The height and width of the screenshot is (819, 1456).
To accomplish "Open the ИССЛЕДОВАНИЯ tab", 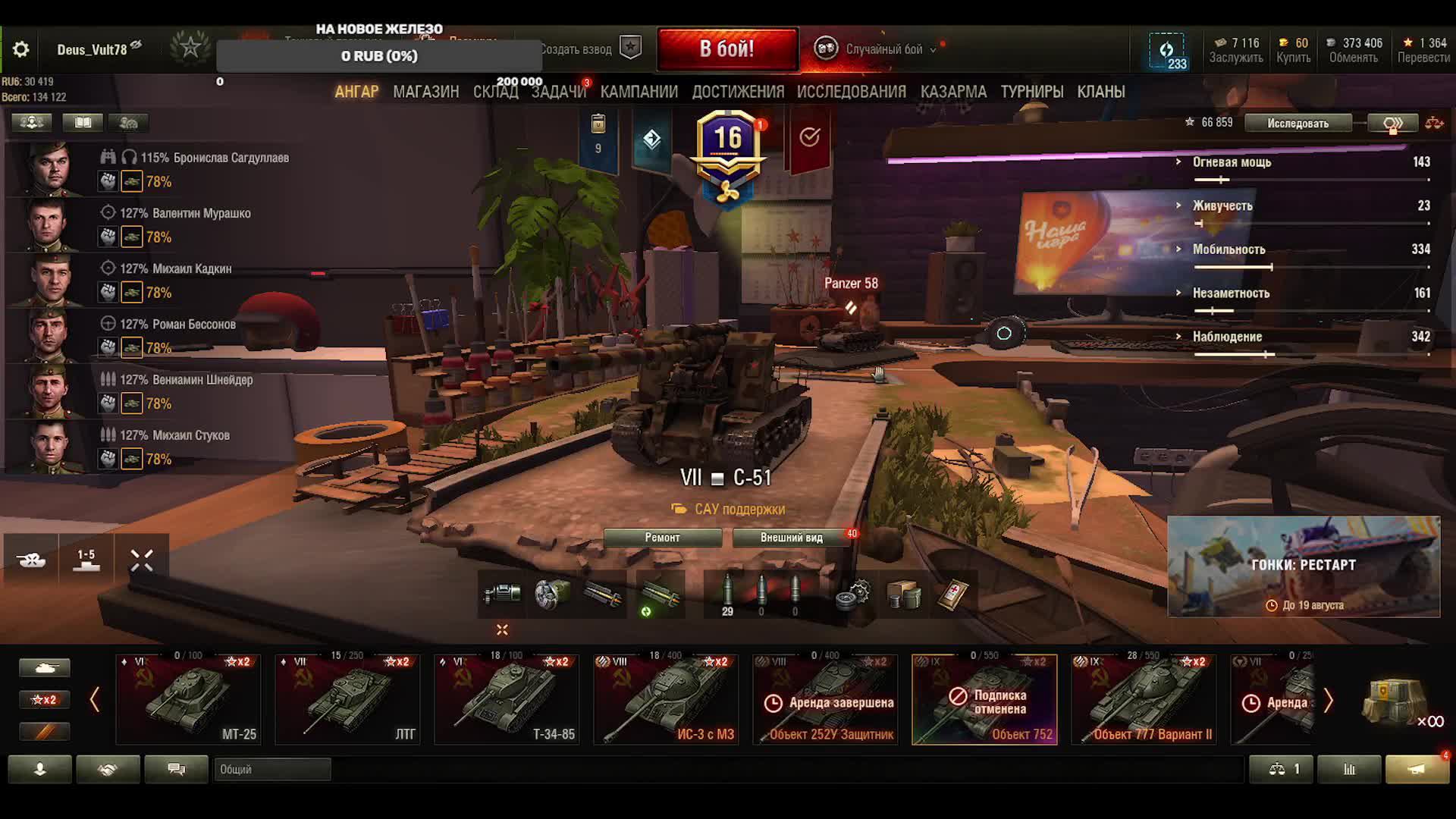I will coord(851,92).
